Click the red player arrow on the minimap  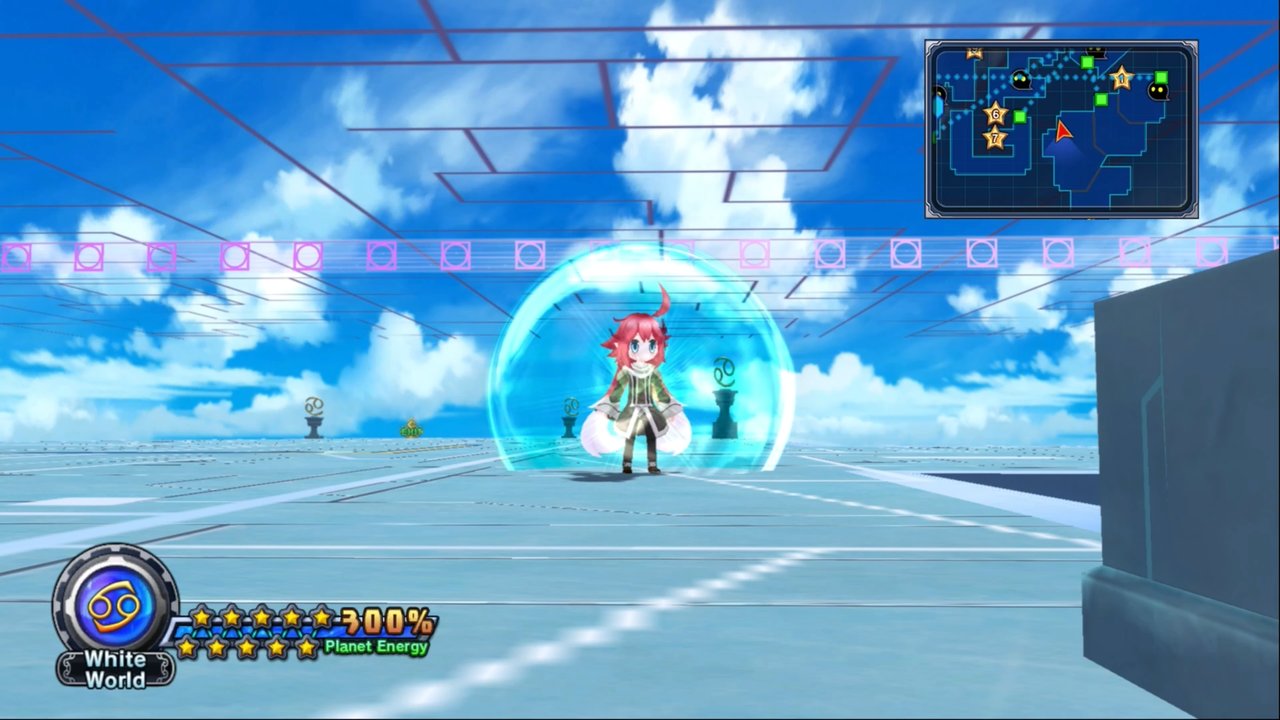pos(1062,133)
